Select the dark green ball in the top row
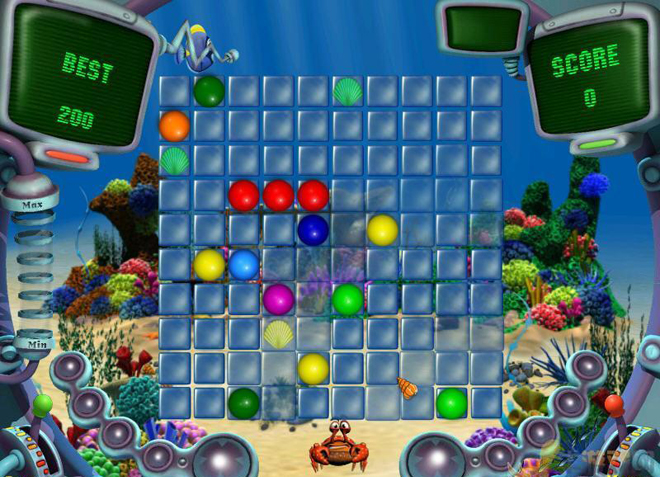Screen dimensions: 660x477 209,91
